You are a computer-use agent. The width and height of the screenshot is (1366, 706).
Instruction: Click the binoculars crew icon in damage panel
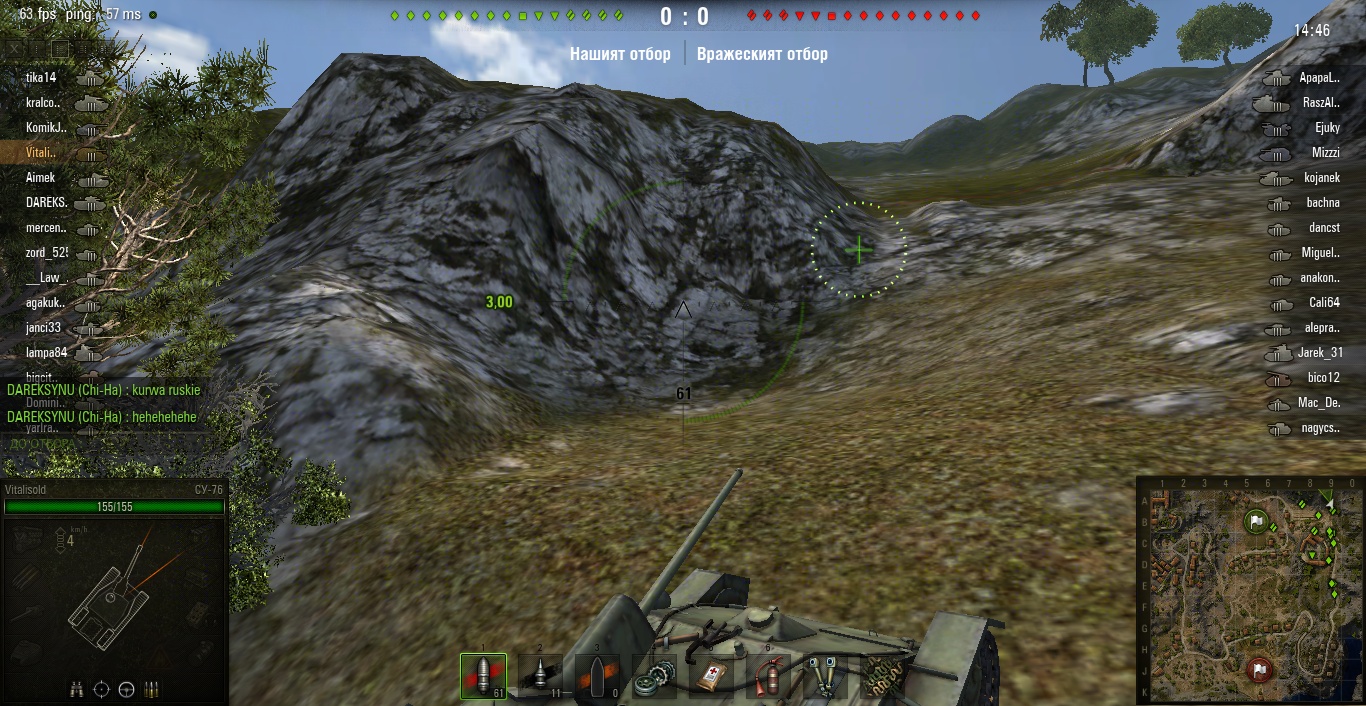click(x=77, y=689)
